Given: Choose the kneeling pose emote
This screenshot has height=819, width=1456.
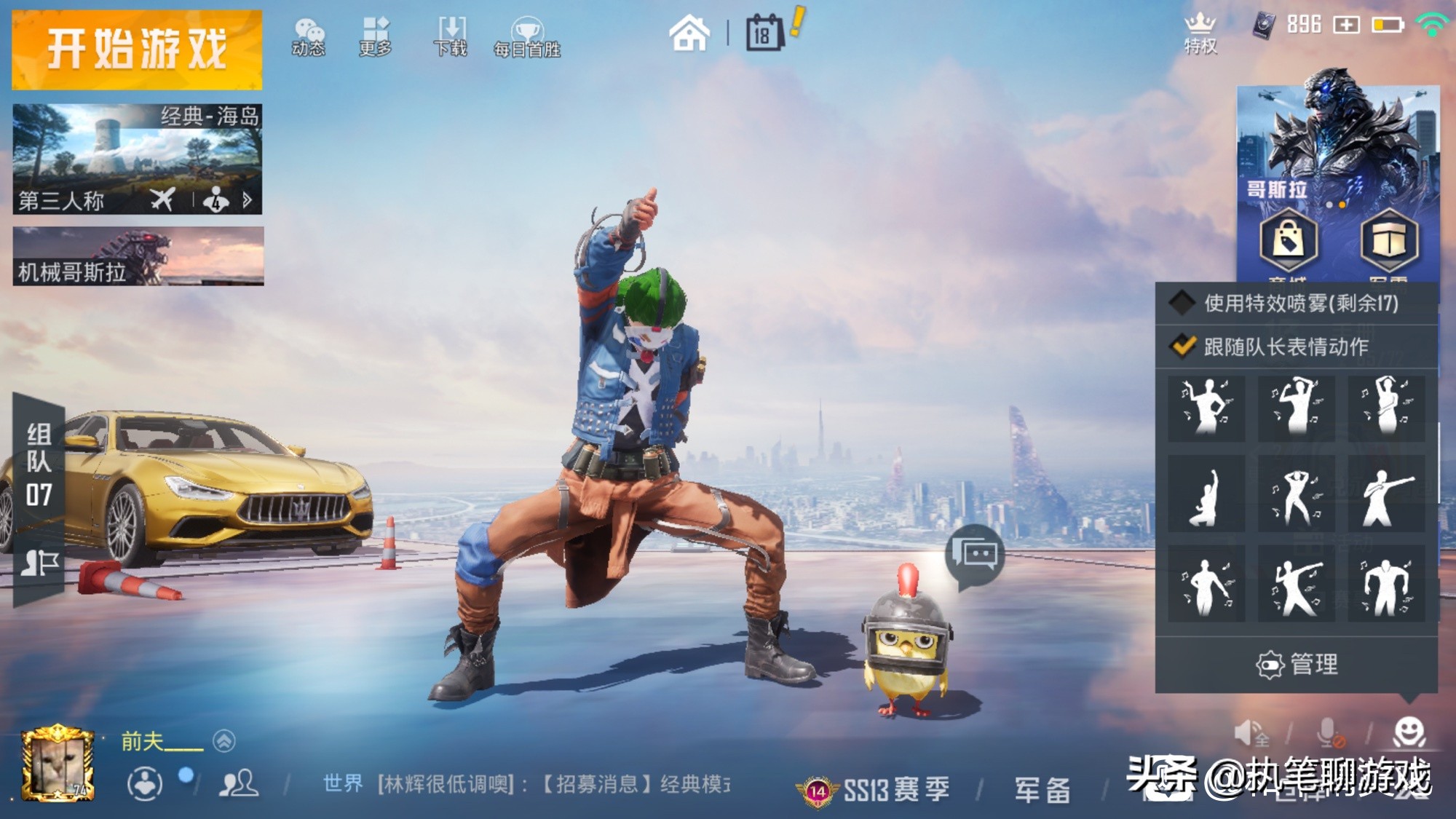Looking at the screenshot, I should click(1206, 497).
